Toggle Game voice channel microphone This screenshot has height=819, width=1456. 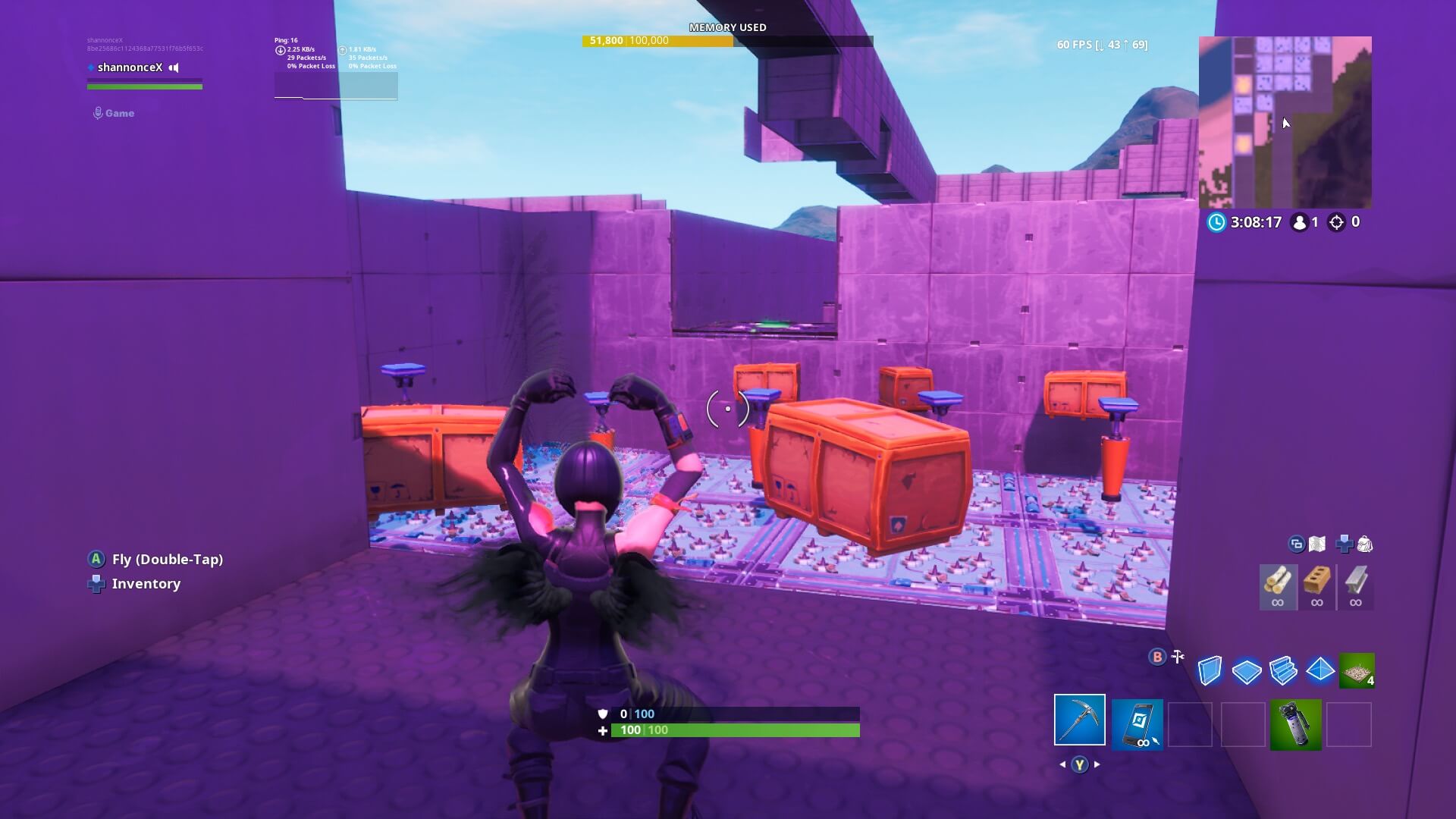click(97, 112)
